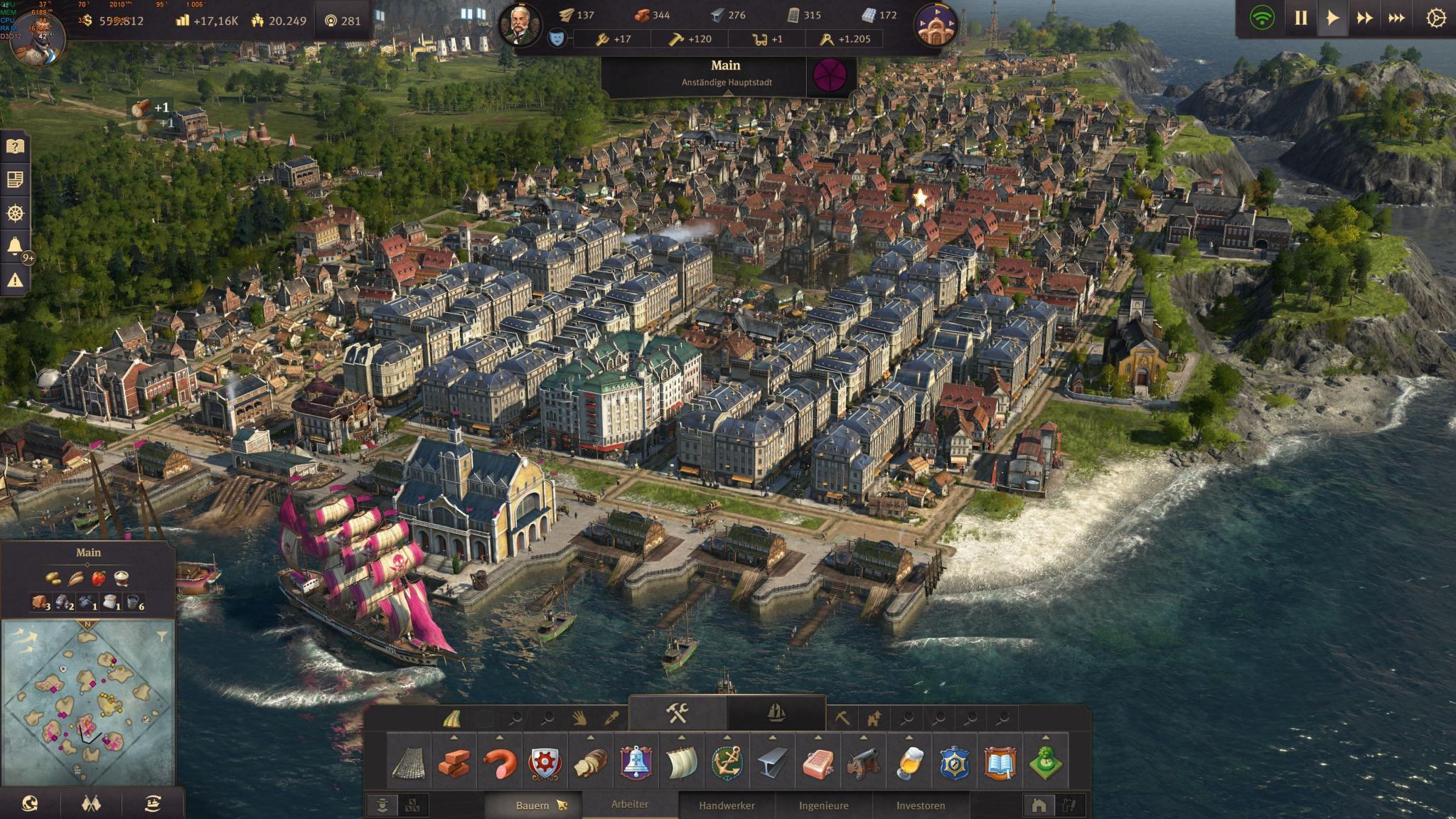Open the diplomacy crossed flags menu
The height and width of the screenshot is (819, 1456).
point(92,804)
